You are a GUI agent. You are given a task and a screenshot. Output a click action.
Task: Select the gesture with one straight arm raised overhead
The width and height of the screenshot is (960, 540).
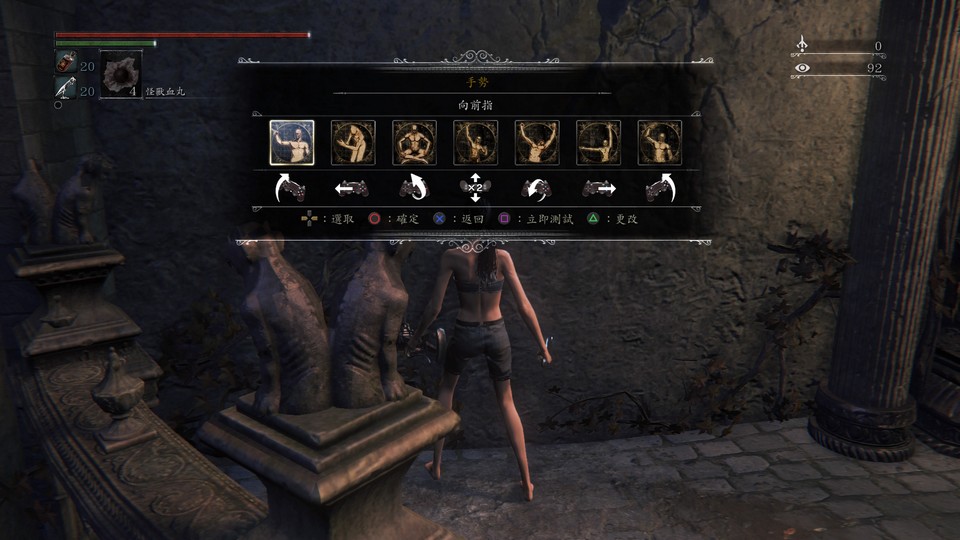pos(476,142)
